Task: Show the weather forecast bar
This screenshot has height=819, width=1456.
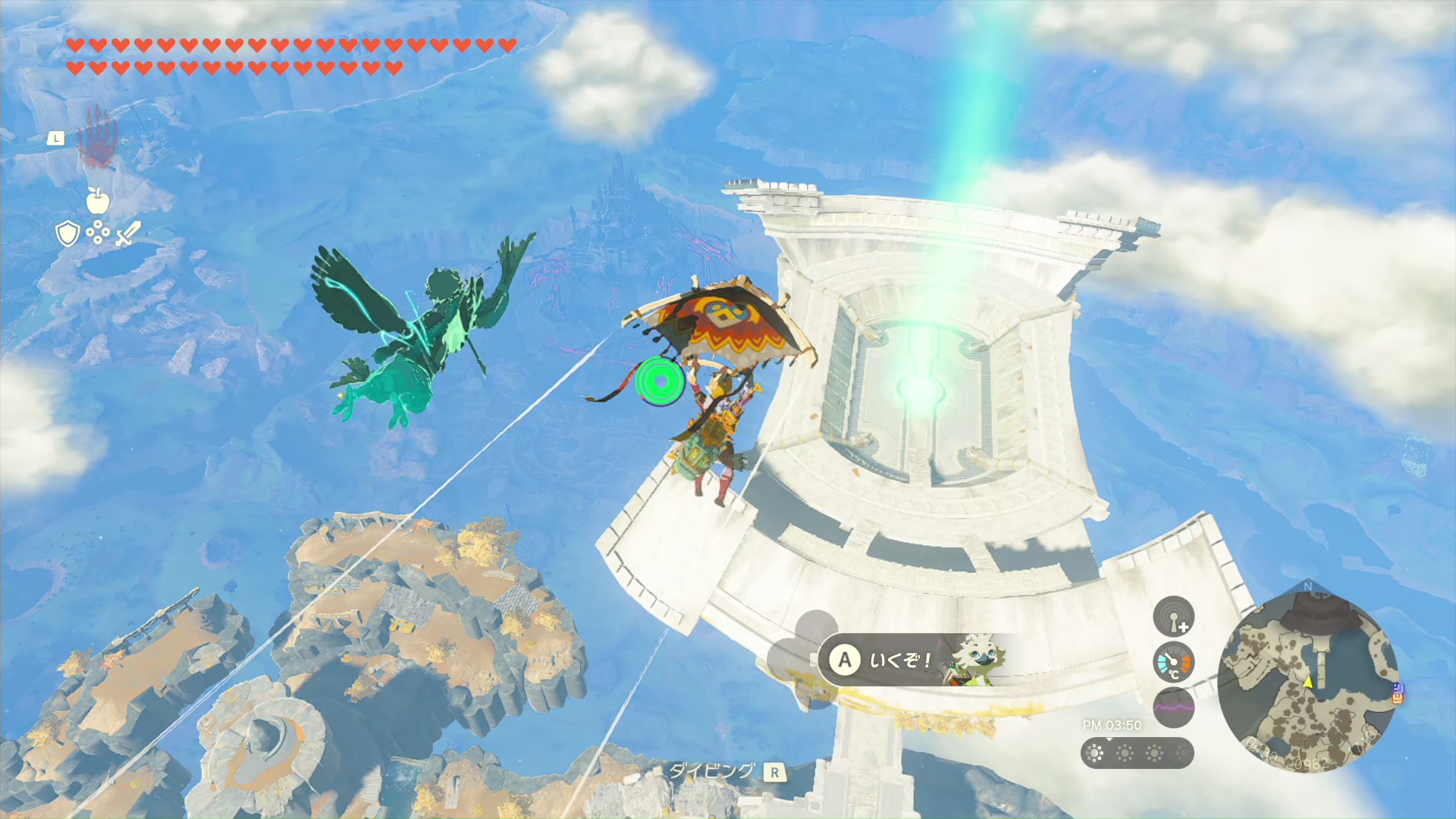Action: click(1137, 753)
